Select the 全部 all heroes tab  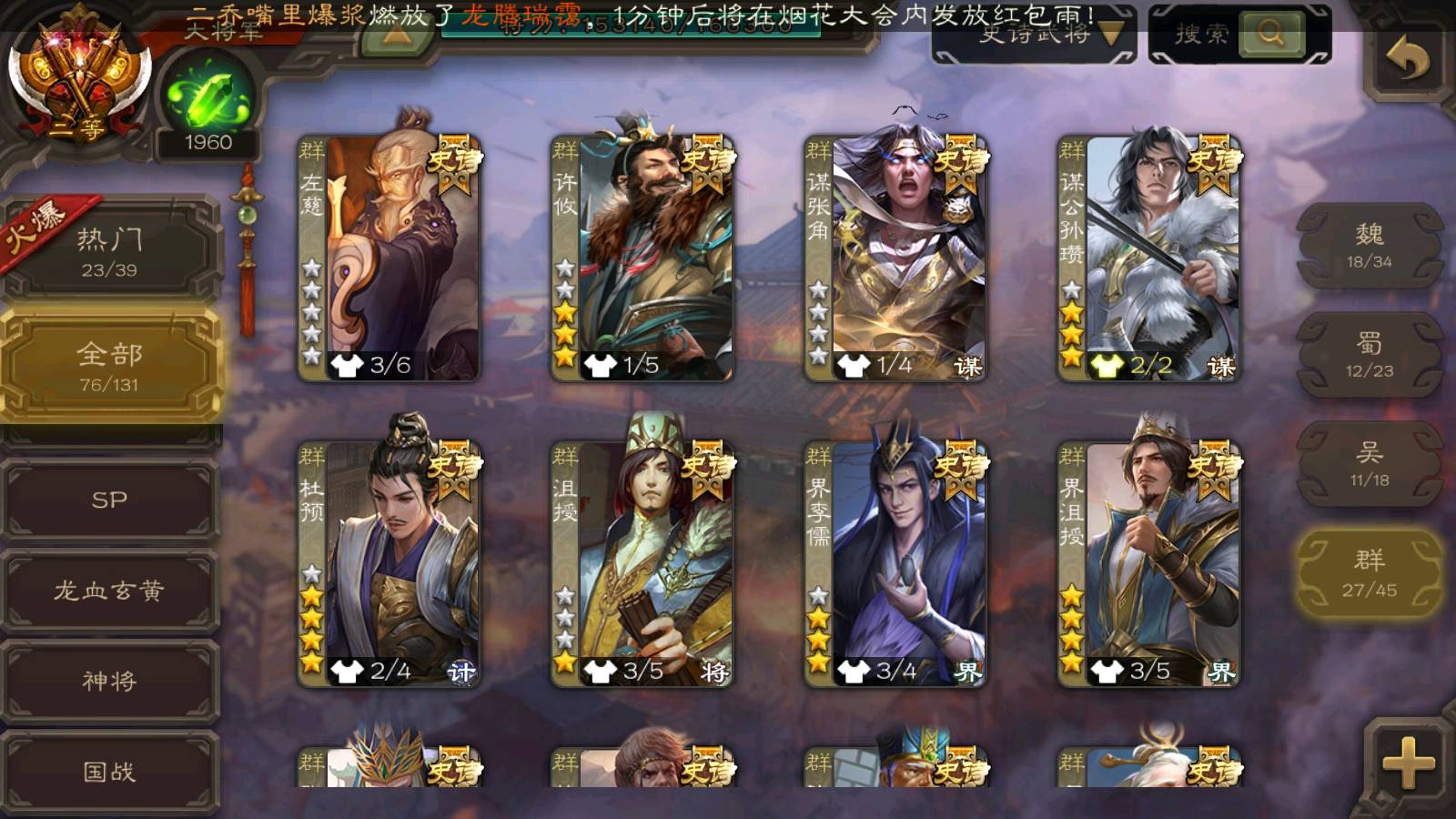click(109, 365)
